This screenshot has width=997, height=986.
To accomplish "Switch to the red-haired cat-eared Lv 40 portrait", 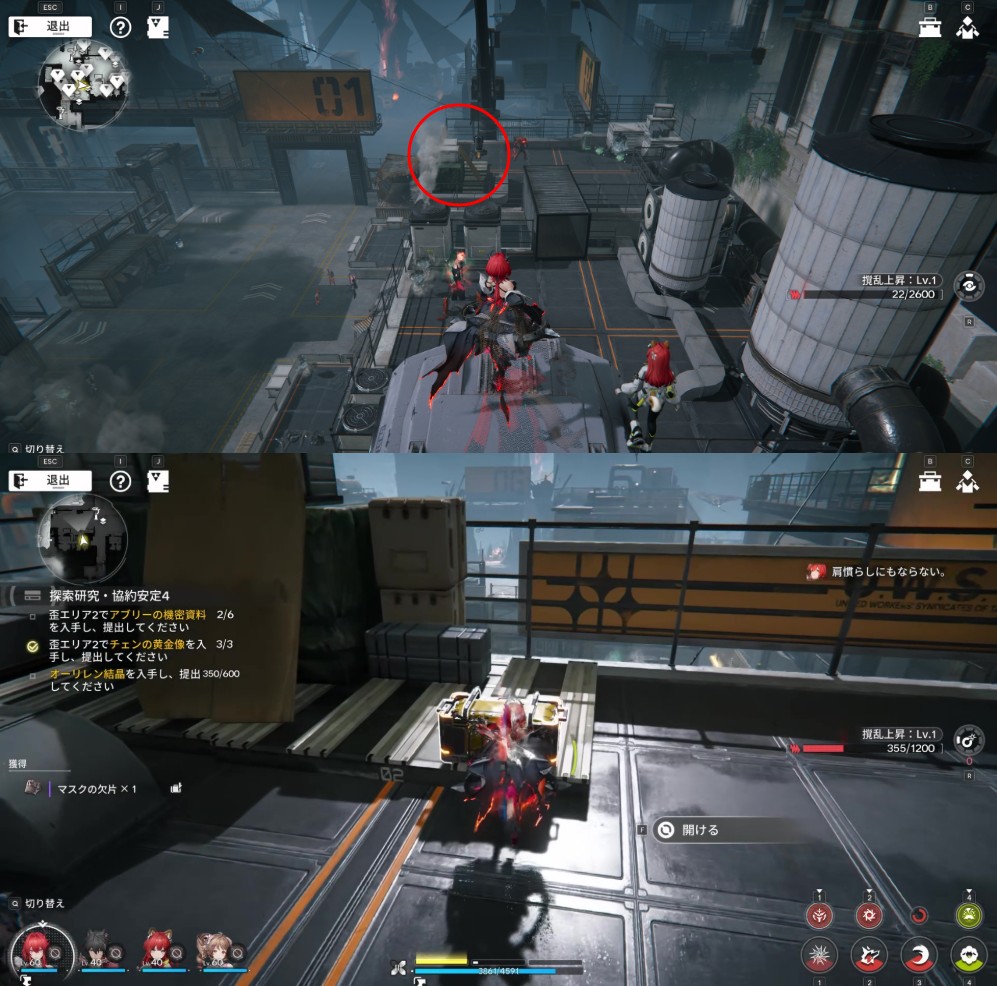I will pos(158,949).
